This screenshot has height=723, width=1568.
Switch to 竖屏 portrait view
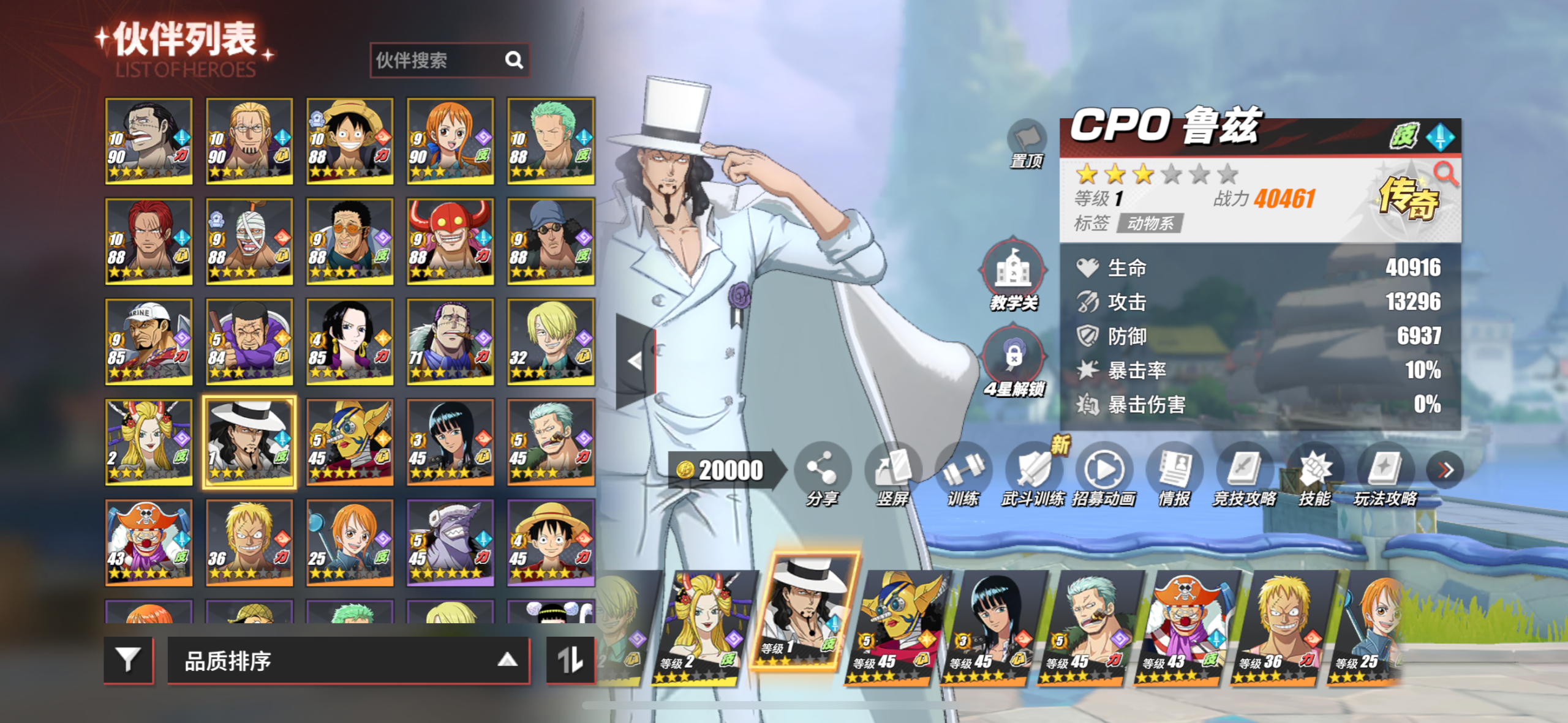892,474
